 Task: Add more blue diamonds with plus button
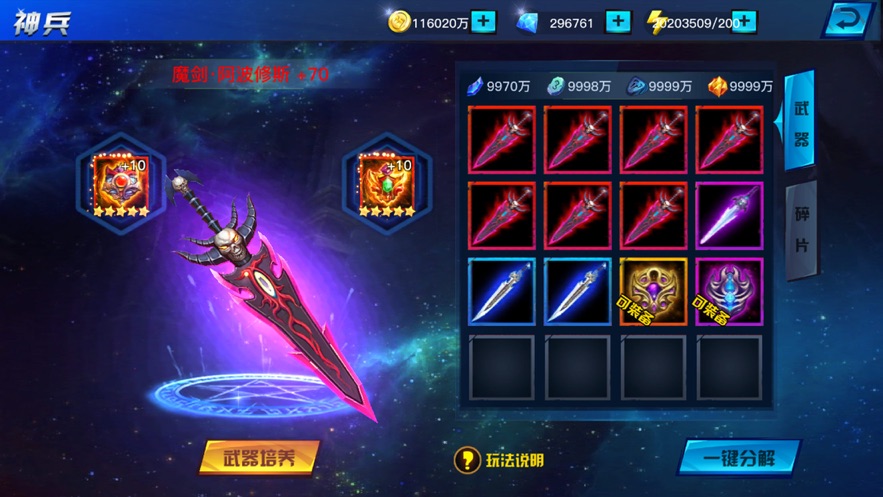[619, 22]
